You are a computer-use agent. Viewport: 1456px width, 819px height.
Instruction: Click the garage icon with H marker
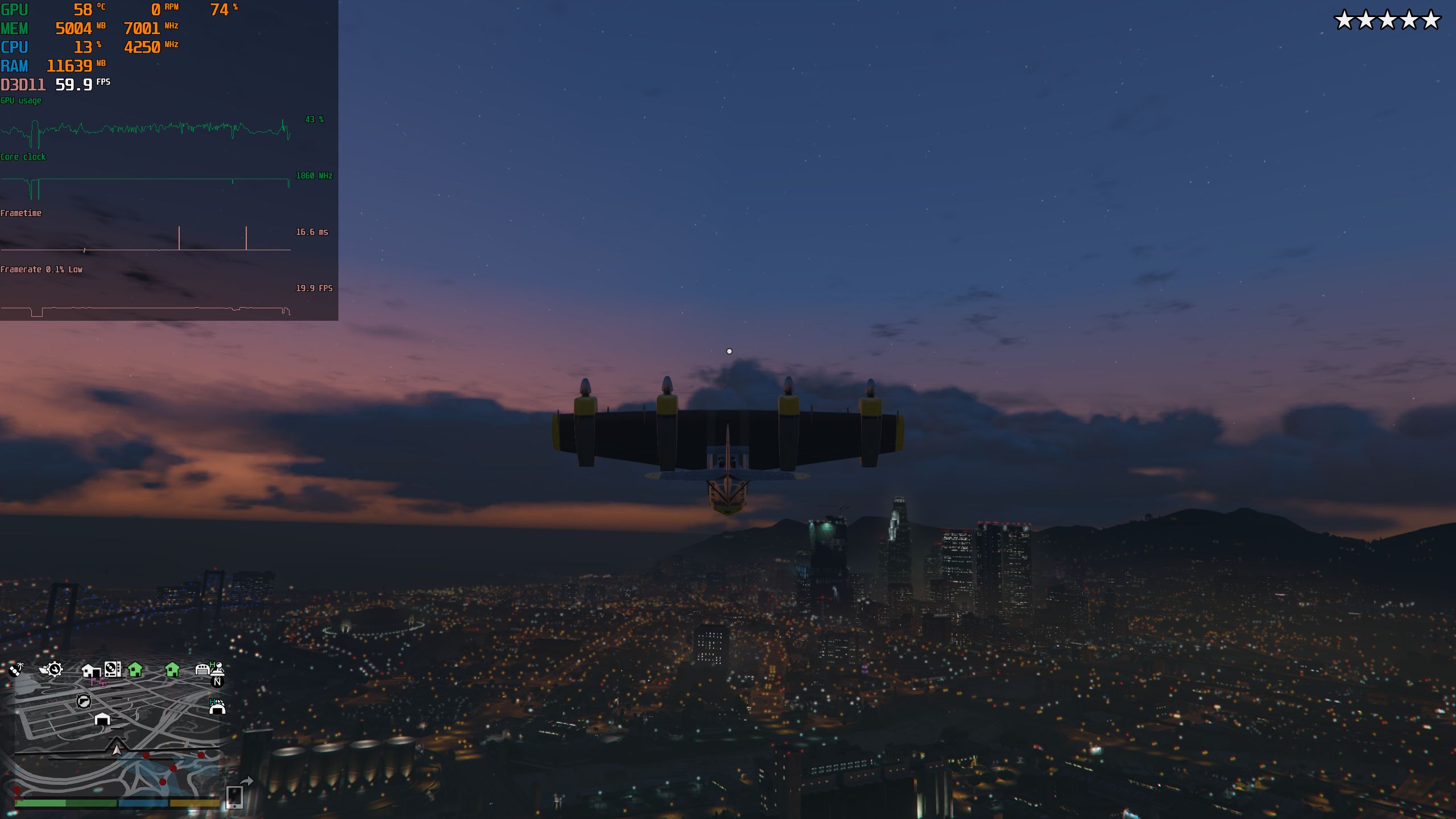point(204,669)
